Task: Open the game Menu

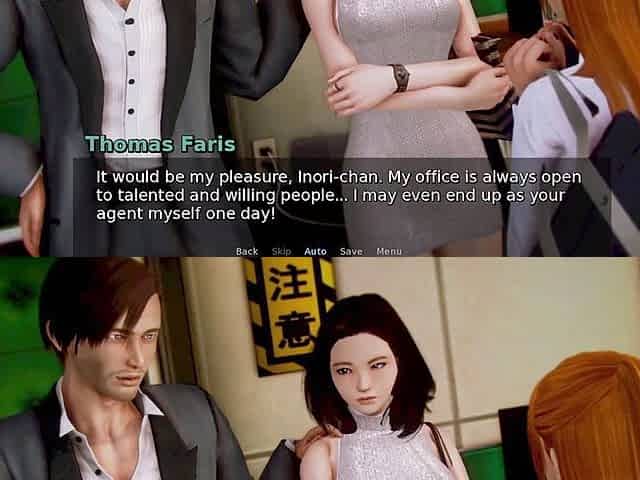Action: click(x=389, y=251)
